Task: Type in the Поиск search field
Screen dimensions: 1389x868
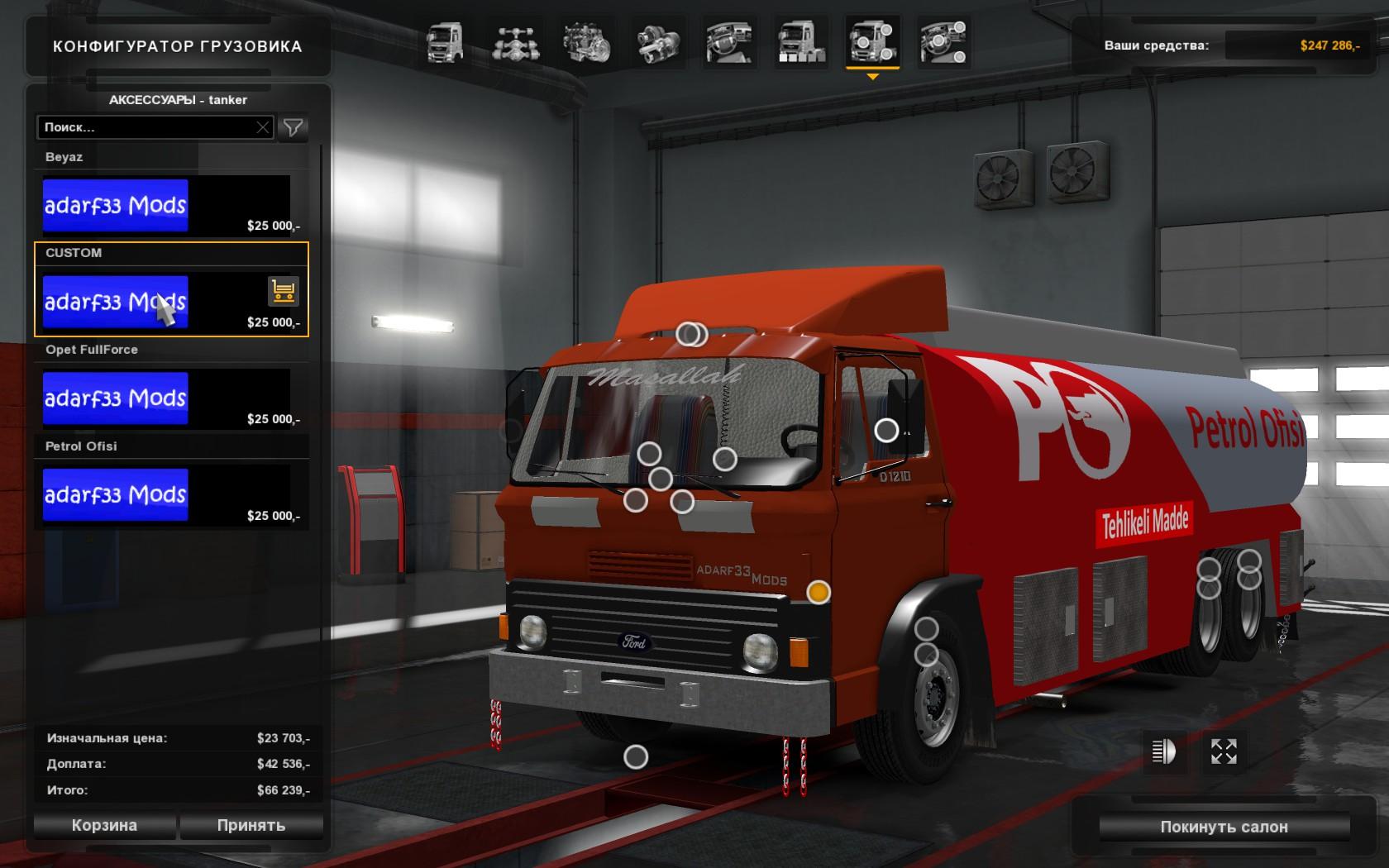Action: [x=146, y=127]
